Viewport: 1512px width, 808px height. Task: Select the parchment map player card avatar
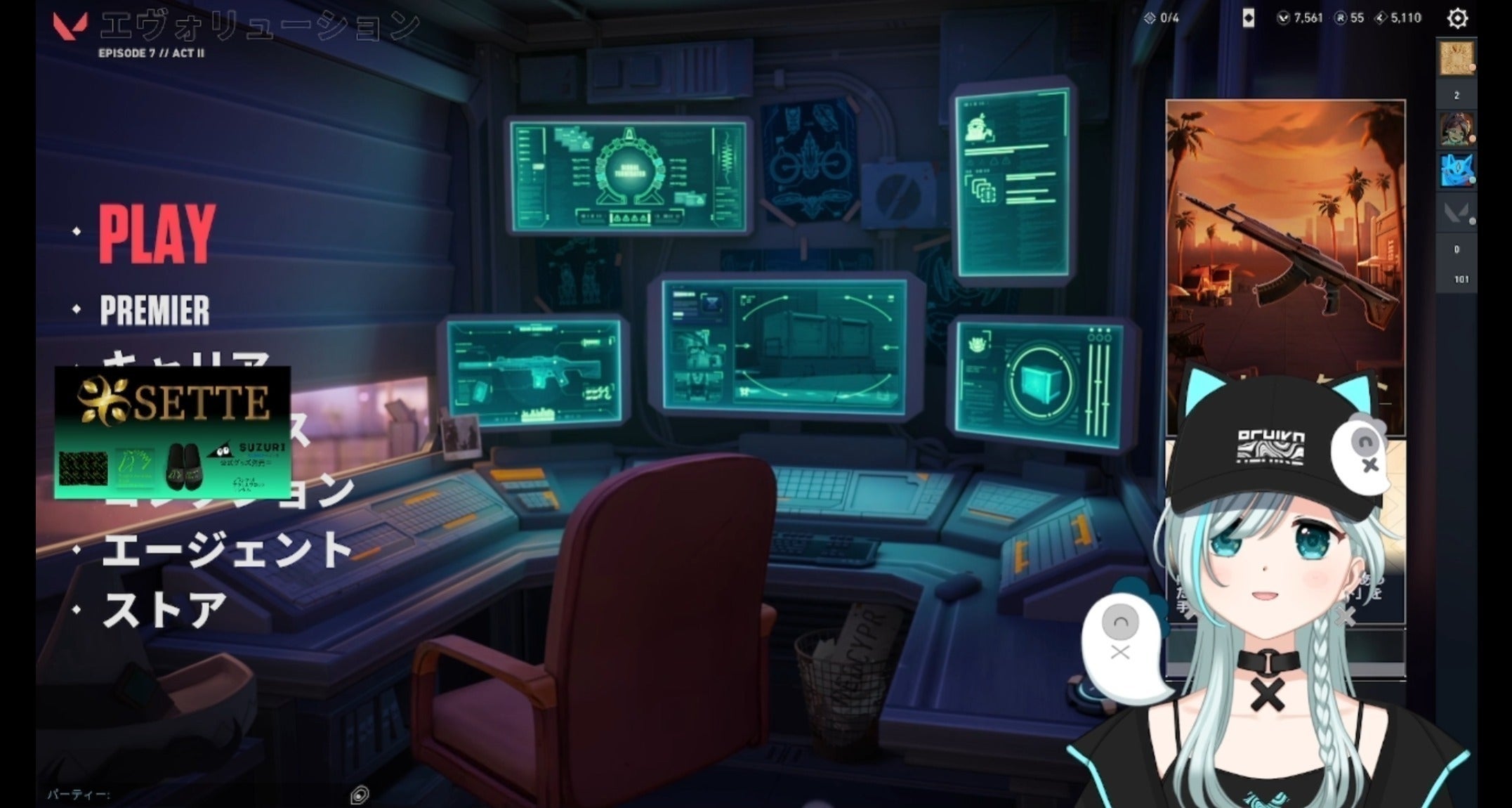coord(1456,58)
